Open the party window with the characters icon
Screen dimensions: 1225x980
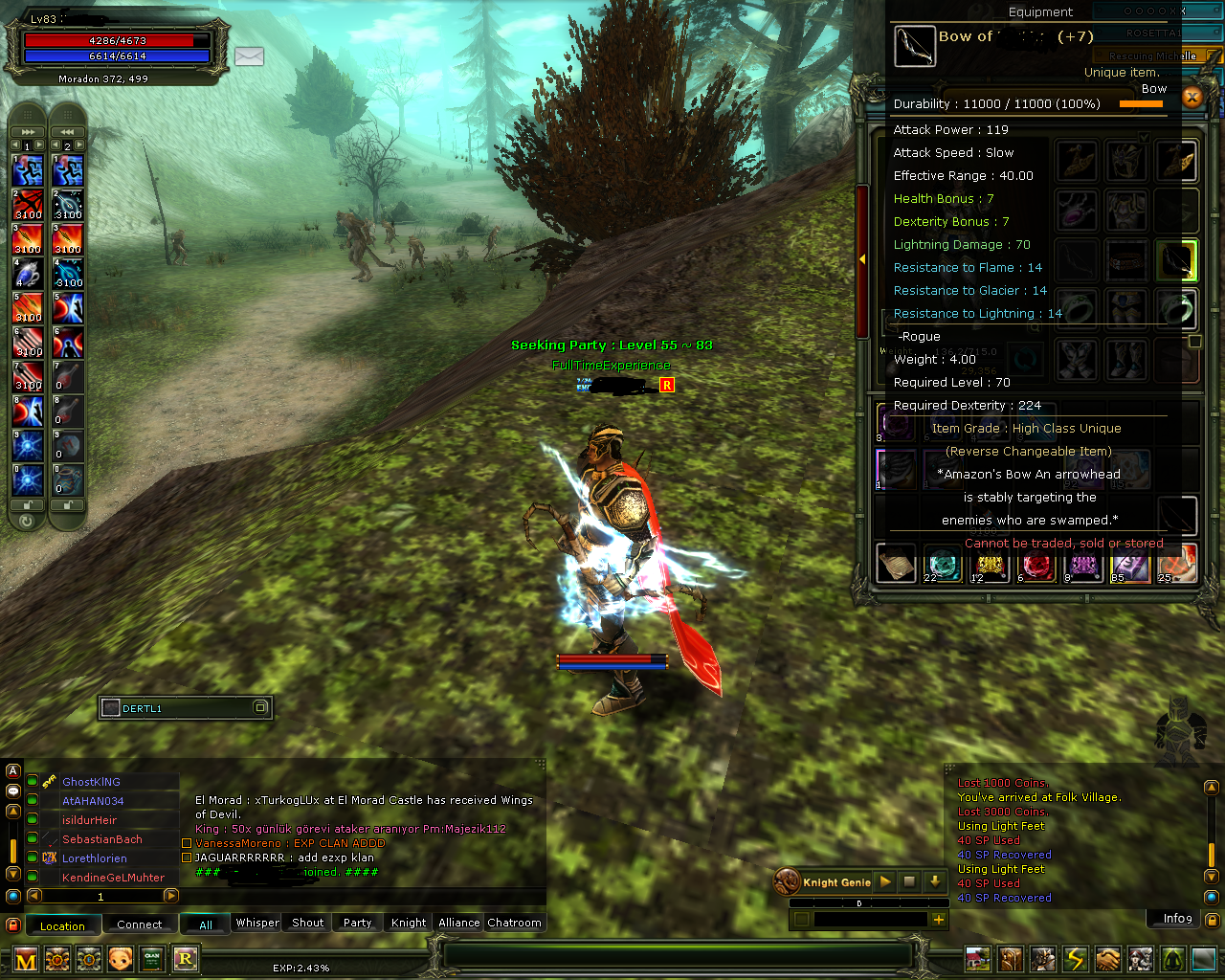coord(1141,959)
